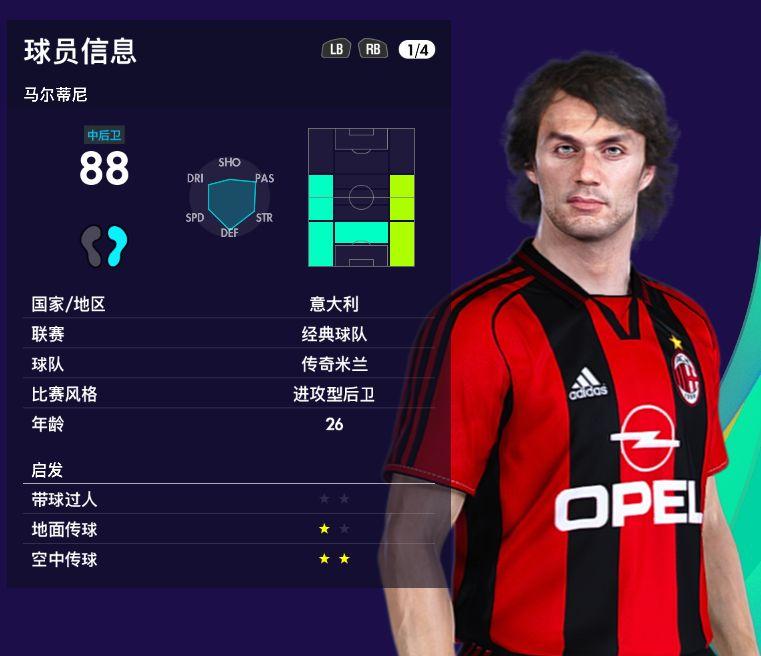Select the 地面传球 inspire row
761x656 pixels.
coord(228,529)
